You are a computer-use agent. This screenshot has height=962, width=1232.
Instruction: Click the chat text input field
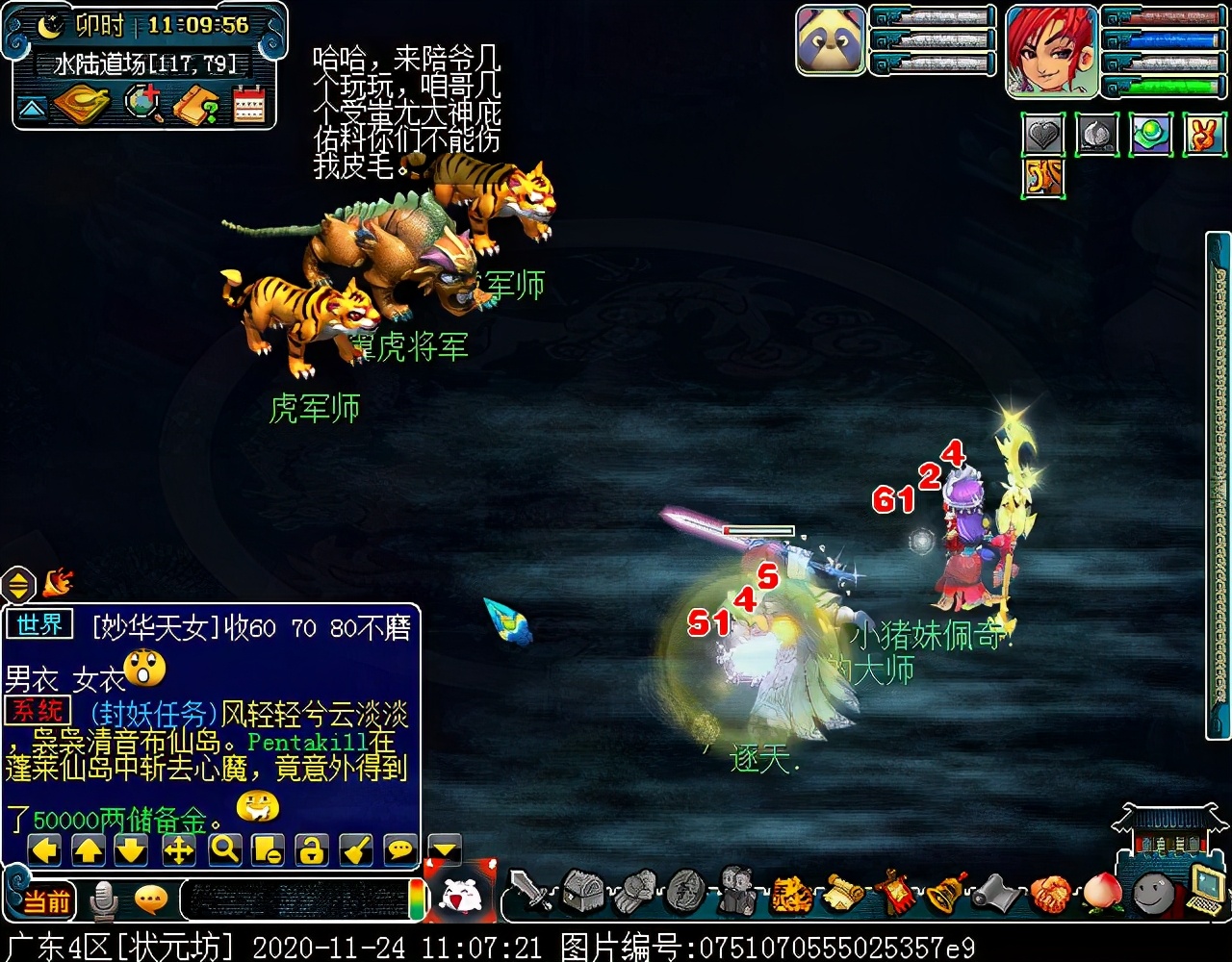(x=294, y=899)
